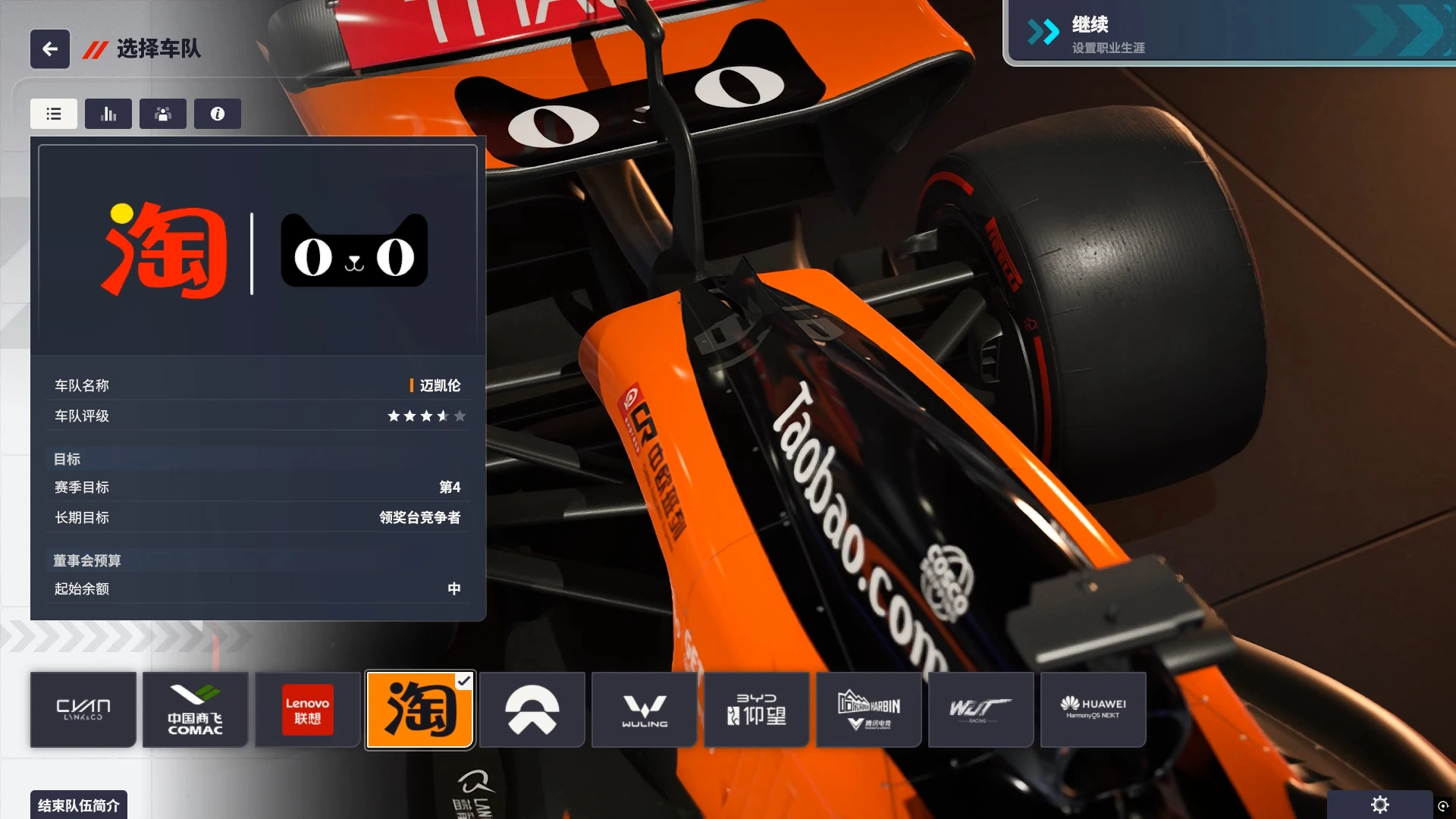The image size is (1456, 819).
Task: Select the Wuling team tile
Action: [645, 710]
